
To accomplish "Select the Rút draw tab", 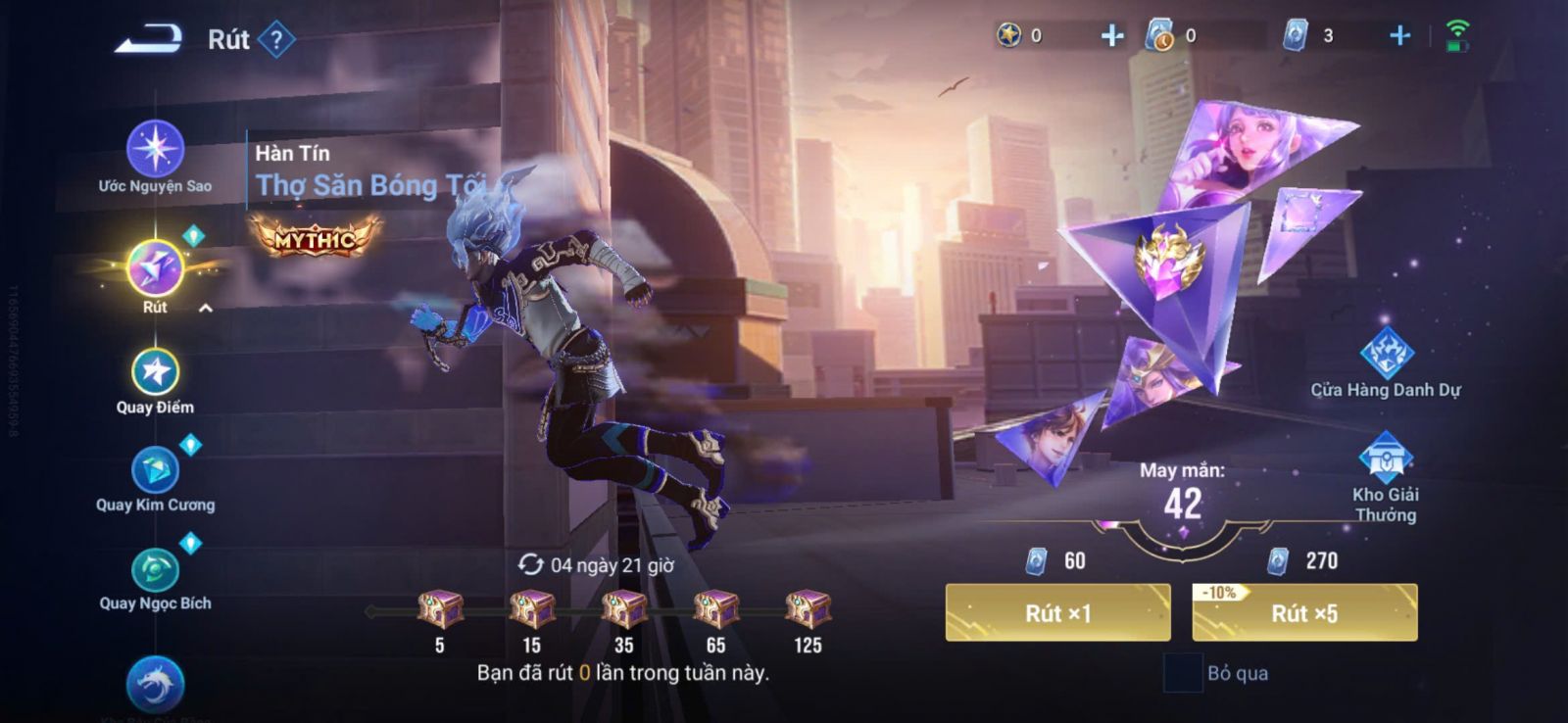I will (x=155, y=268).
